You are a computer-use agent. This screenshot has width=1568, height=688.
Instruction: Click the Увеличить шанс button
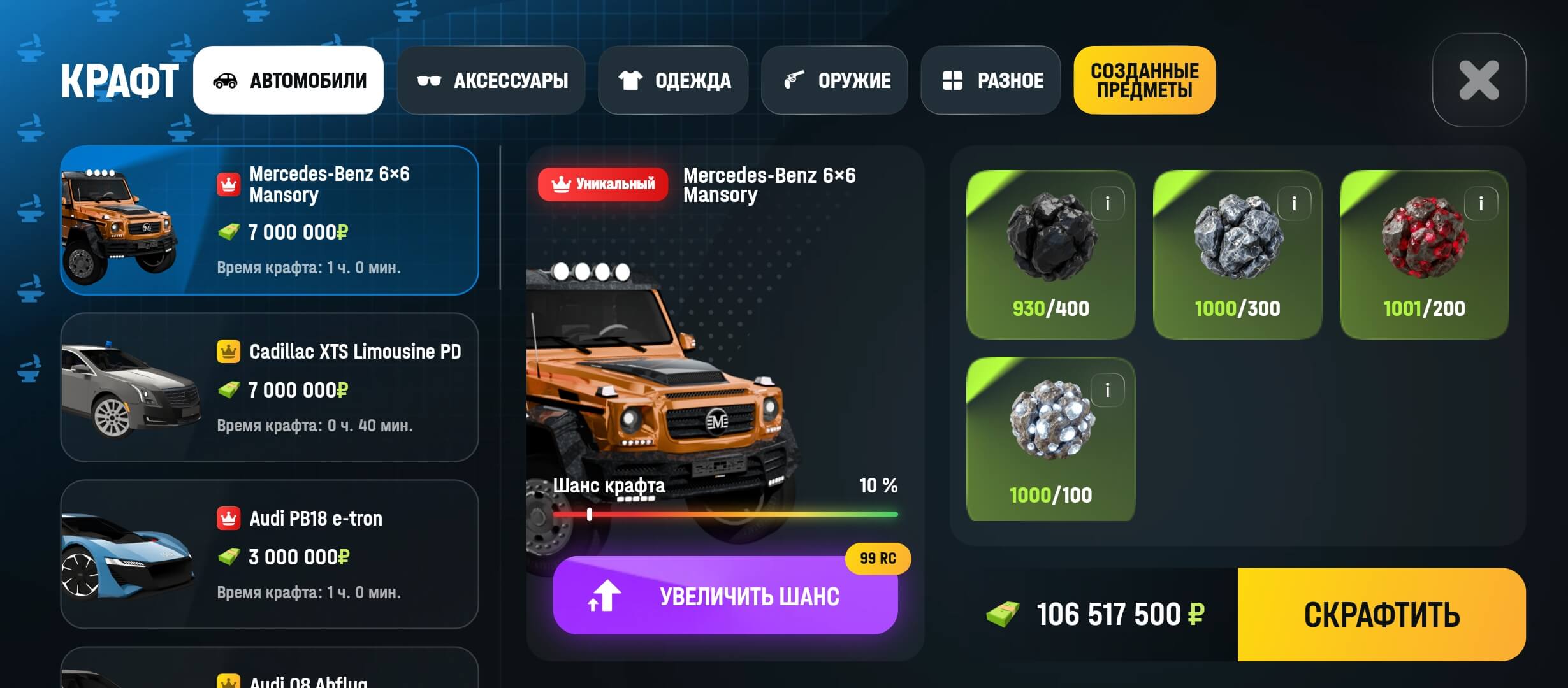point(725,596)
